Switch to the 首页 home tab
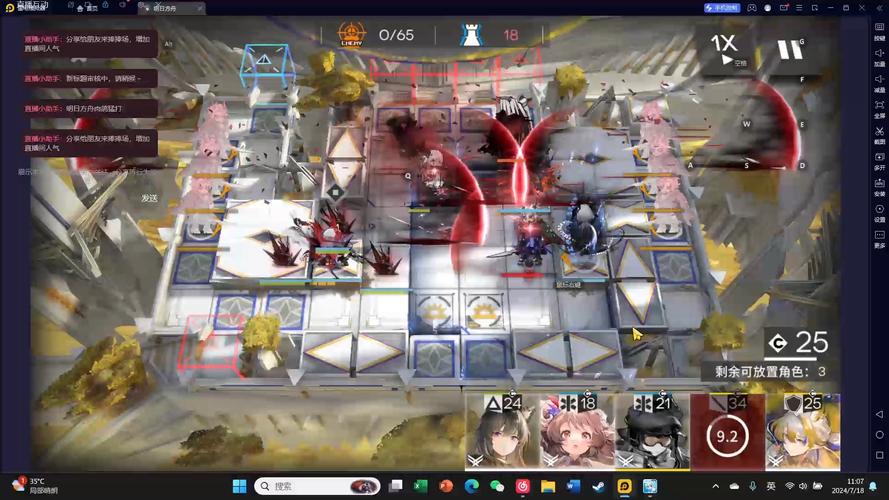This screenshot has width=889, height=500. [87, 7]
